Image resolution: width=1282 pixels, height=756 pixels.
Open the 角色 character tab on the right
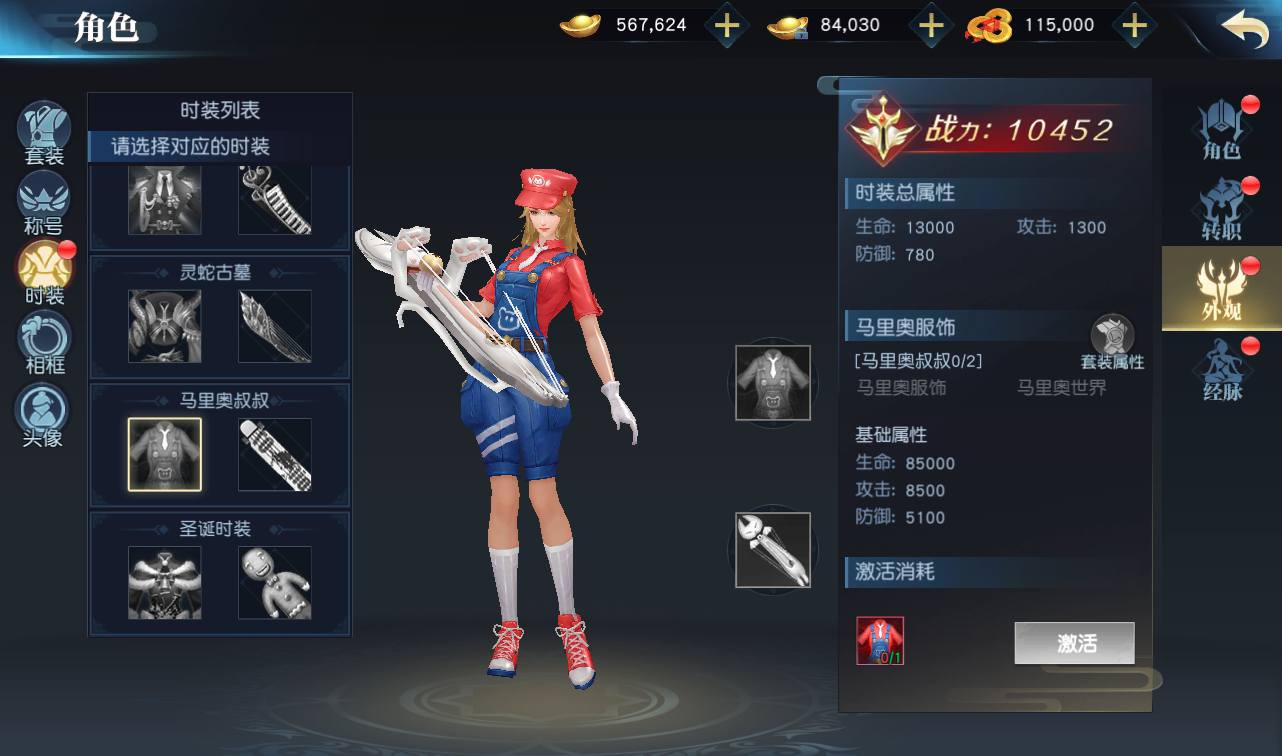[1221, 130]
